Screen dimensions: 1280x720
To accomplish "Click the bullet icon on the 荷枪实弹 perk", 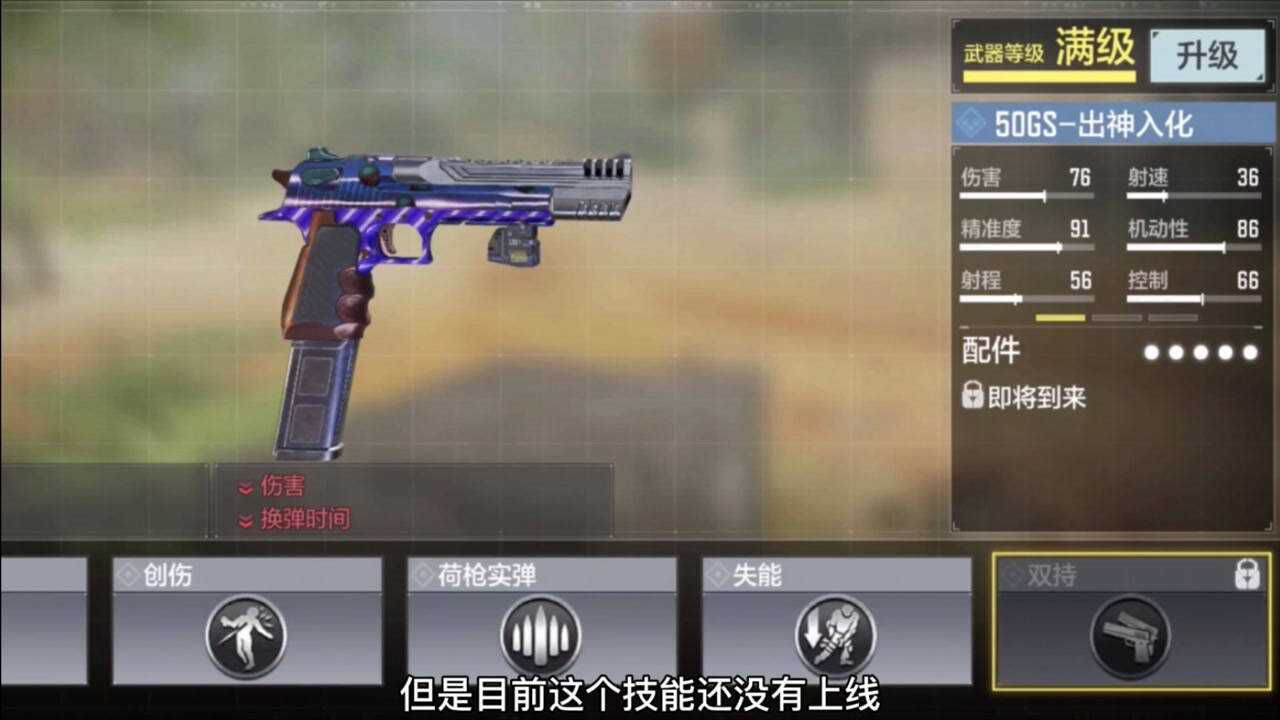I will coord(540,633).
